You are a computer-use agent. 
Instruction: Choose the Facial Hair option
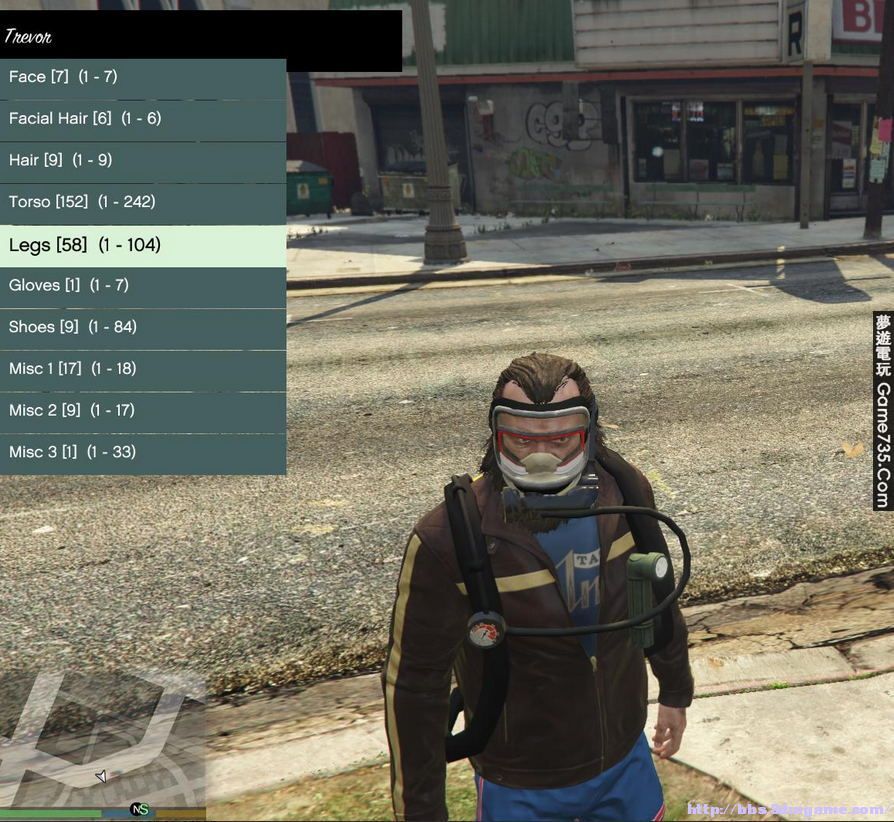pyautogui.click(x=143, y=119)
